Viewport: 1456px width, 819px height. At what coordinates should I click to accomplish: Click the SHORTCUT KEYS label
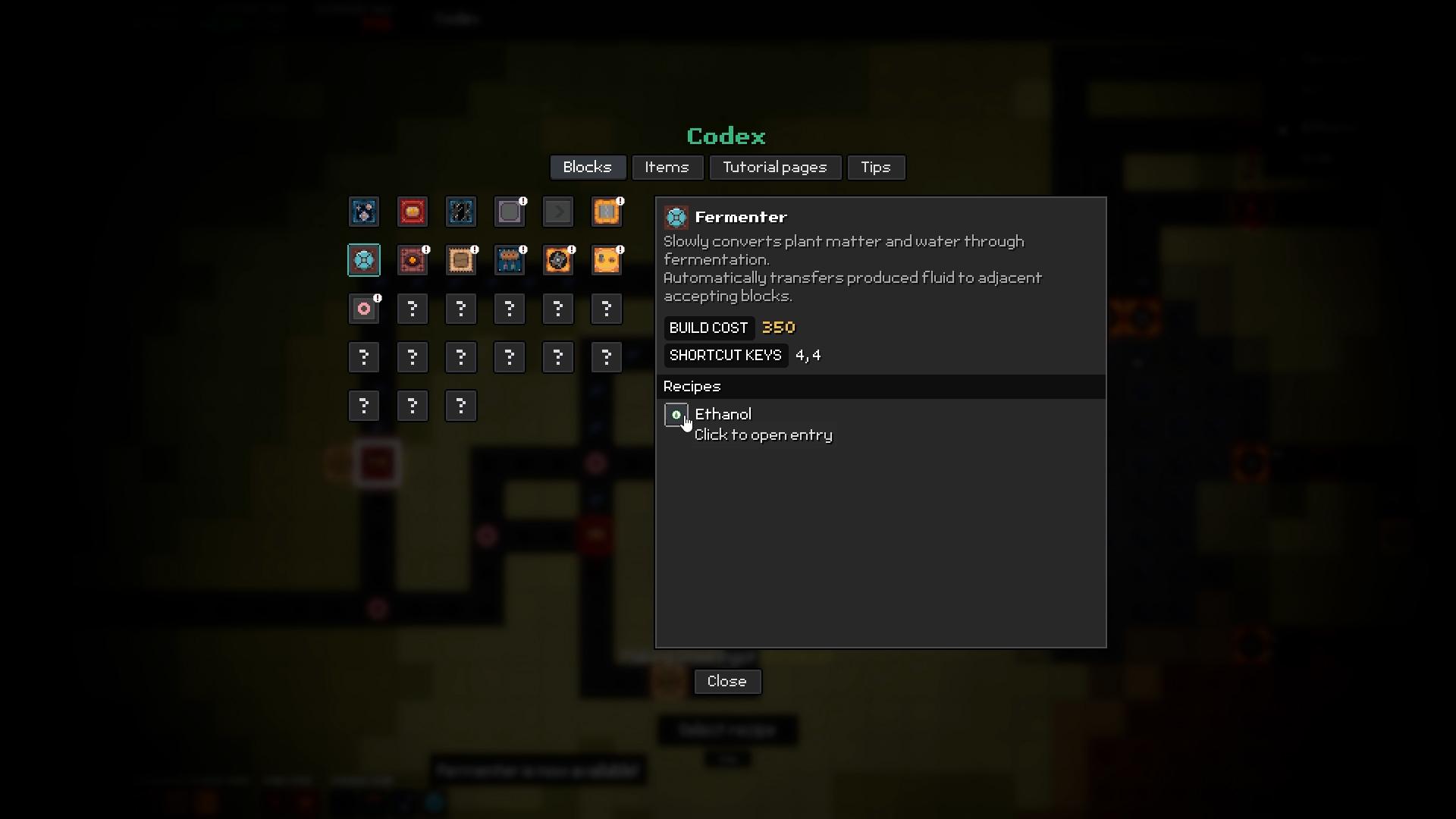pos(725,355)
